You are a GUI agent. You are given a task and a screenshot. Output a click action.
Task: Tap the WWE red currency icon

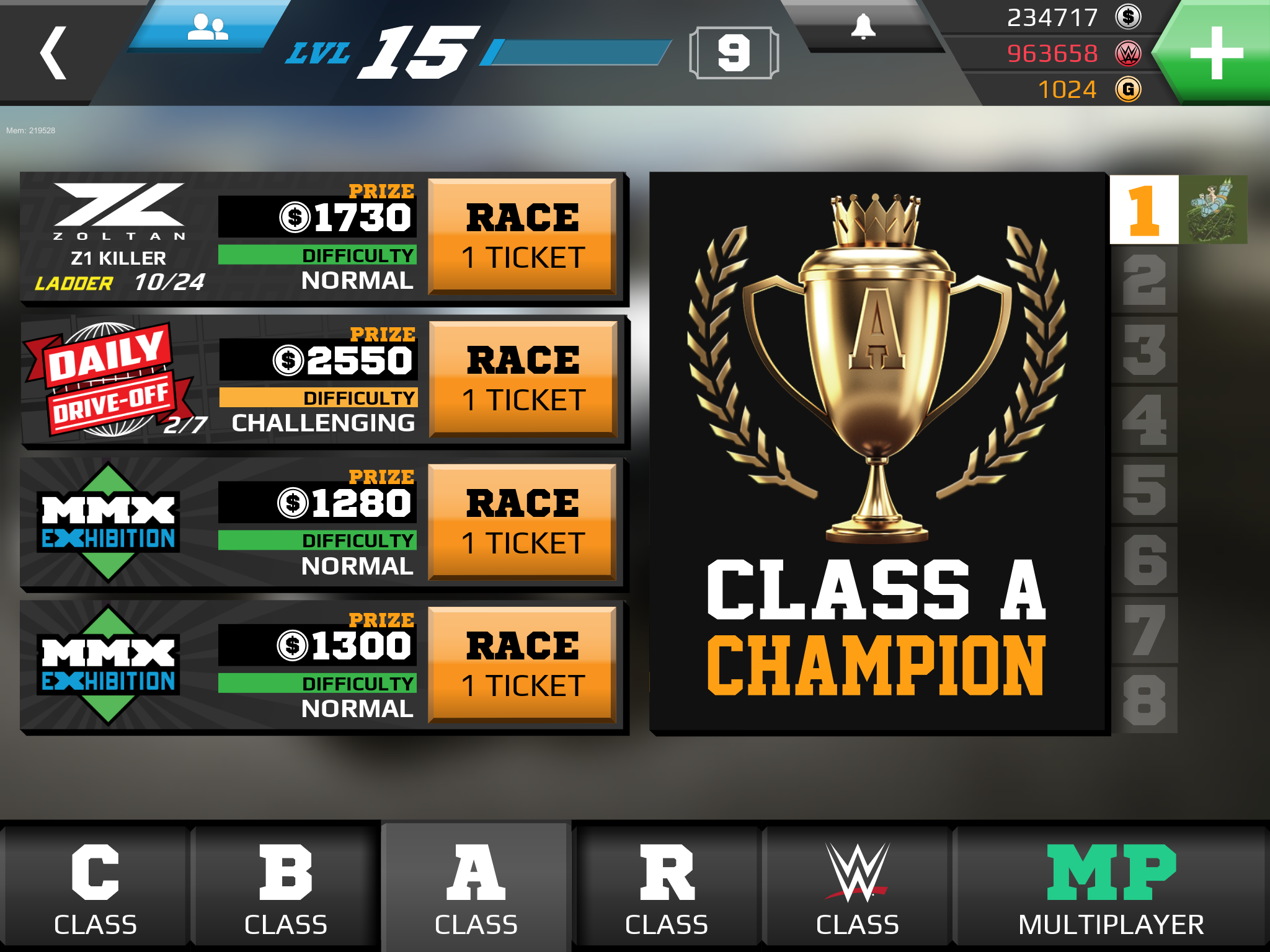[1130, 54]
